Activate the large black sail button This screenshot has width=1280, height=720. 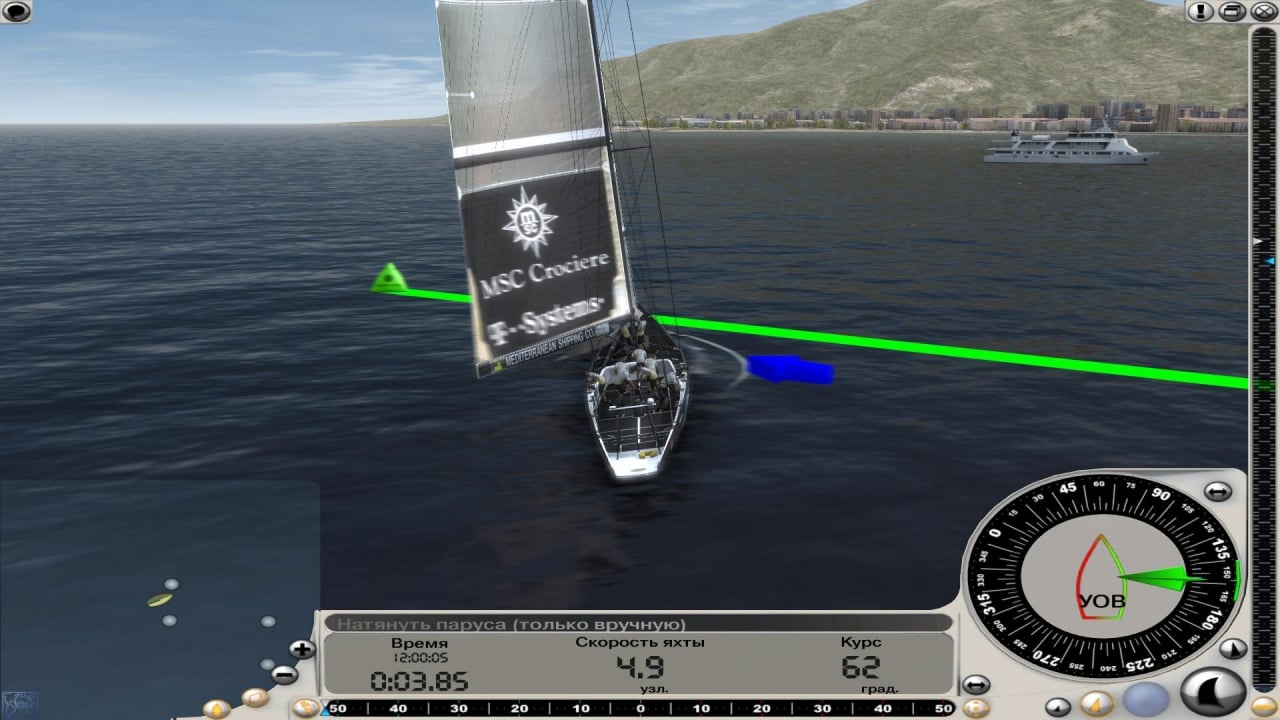click(x=1213, y=692)
